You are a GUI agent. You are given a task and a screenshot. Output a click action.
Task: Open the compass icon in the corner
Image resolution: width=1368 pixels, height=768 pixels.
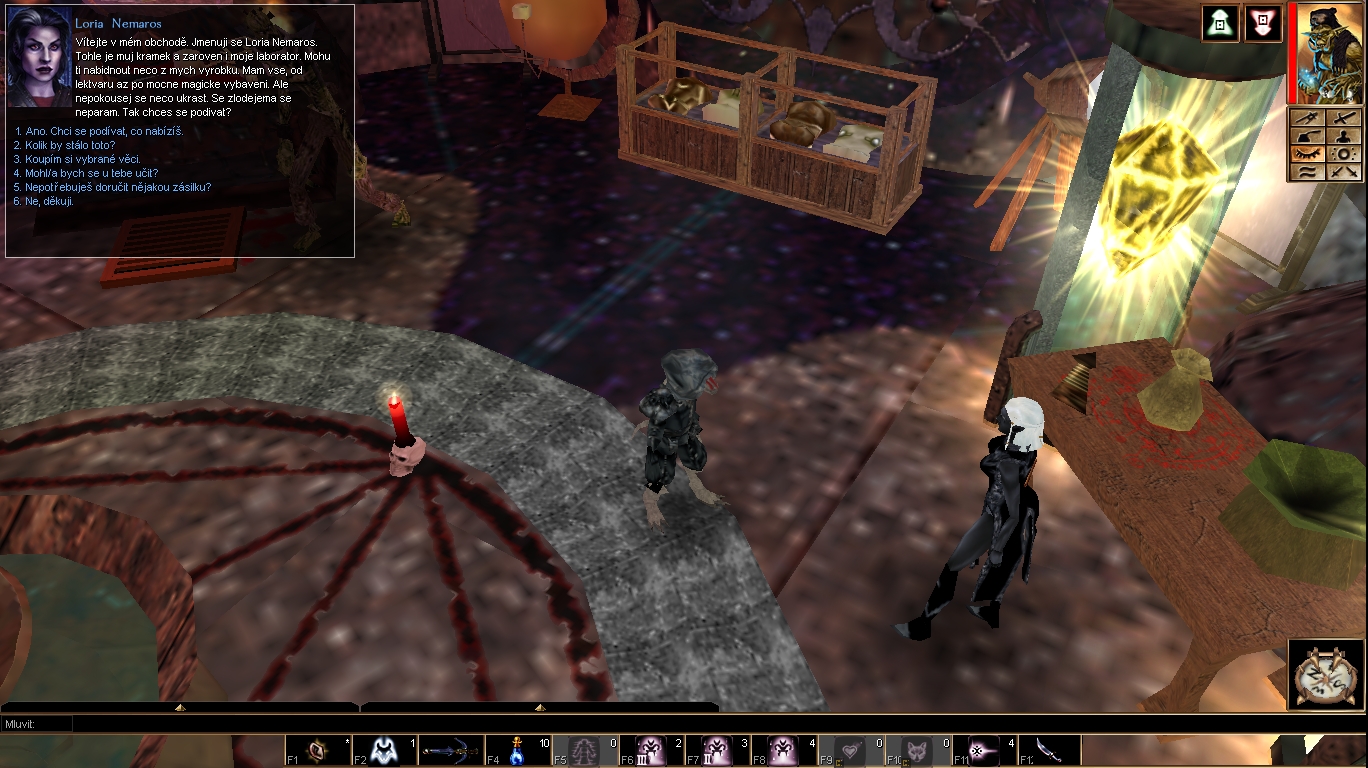coord(1325,675)
